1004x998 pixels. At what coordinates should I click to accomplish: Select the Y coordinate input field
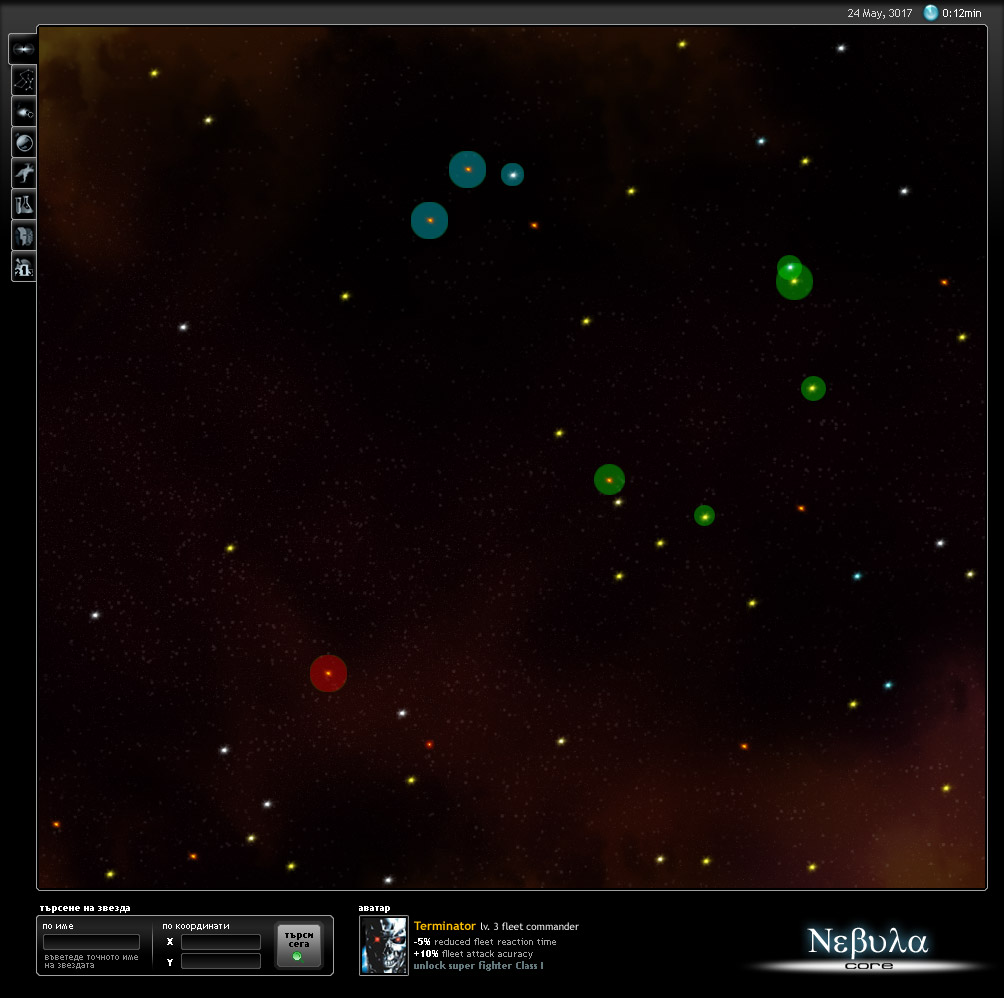(x=220, y=961)
